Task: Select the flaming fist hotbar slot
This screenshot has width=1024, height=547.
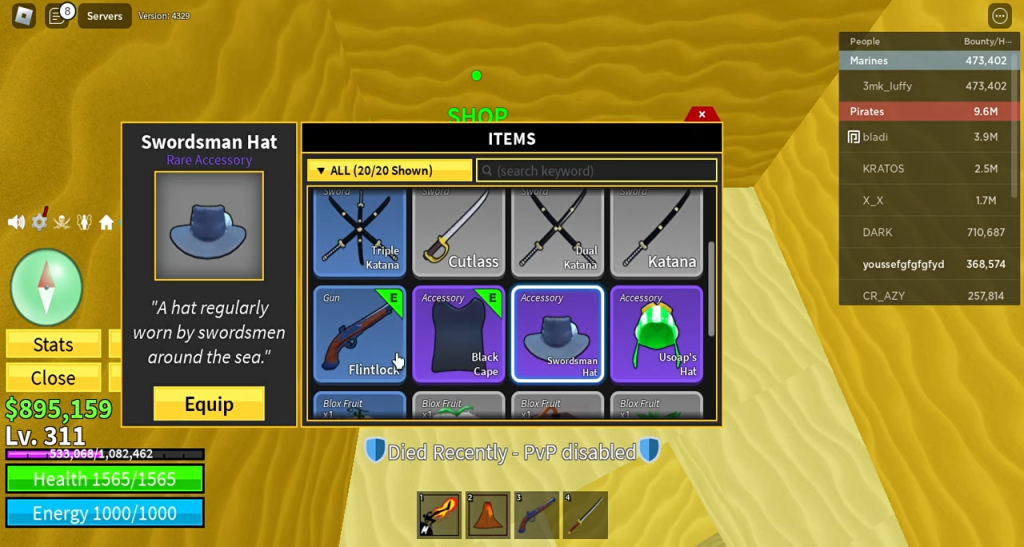Action: 439,515
